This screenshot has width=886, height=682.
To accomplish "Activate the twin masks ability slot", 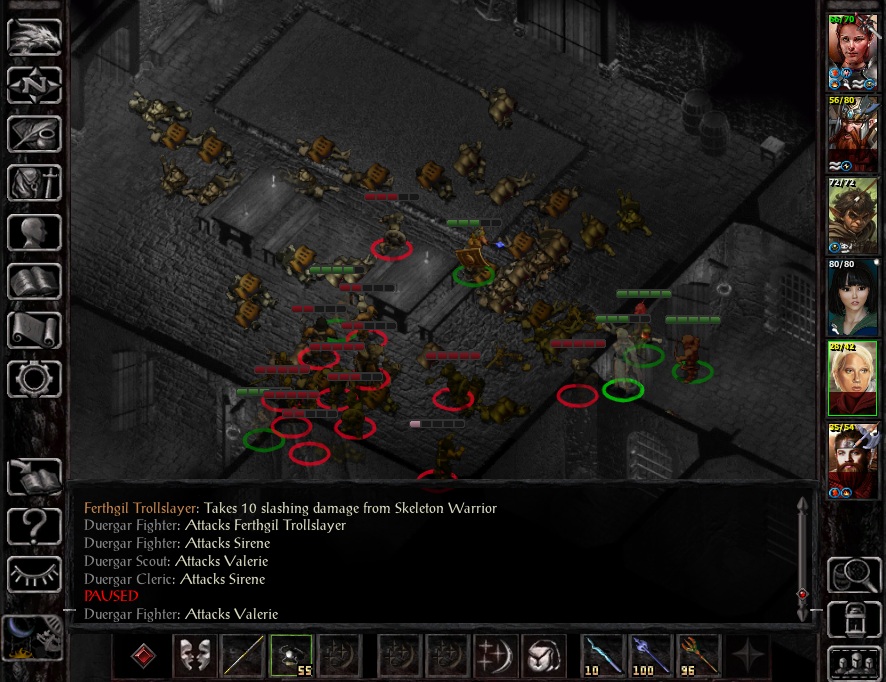I will [x=195, y=655].
